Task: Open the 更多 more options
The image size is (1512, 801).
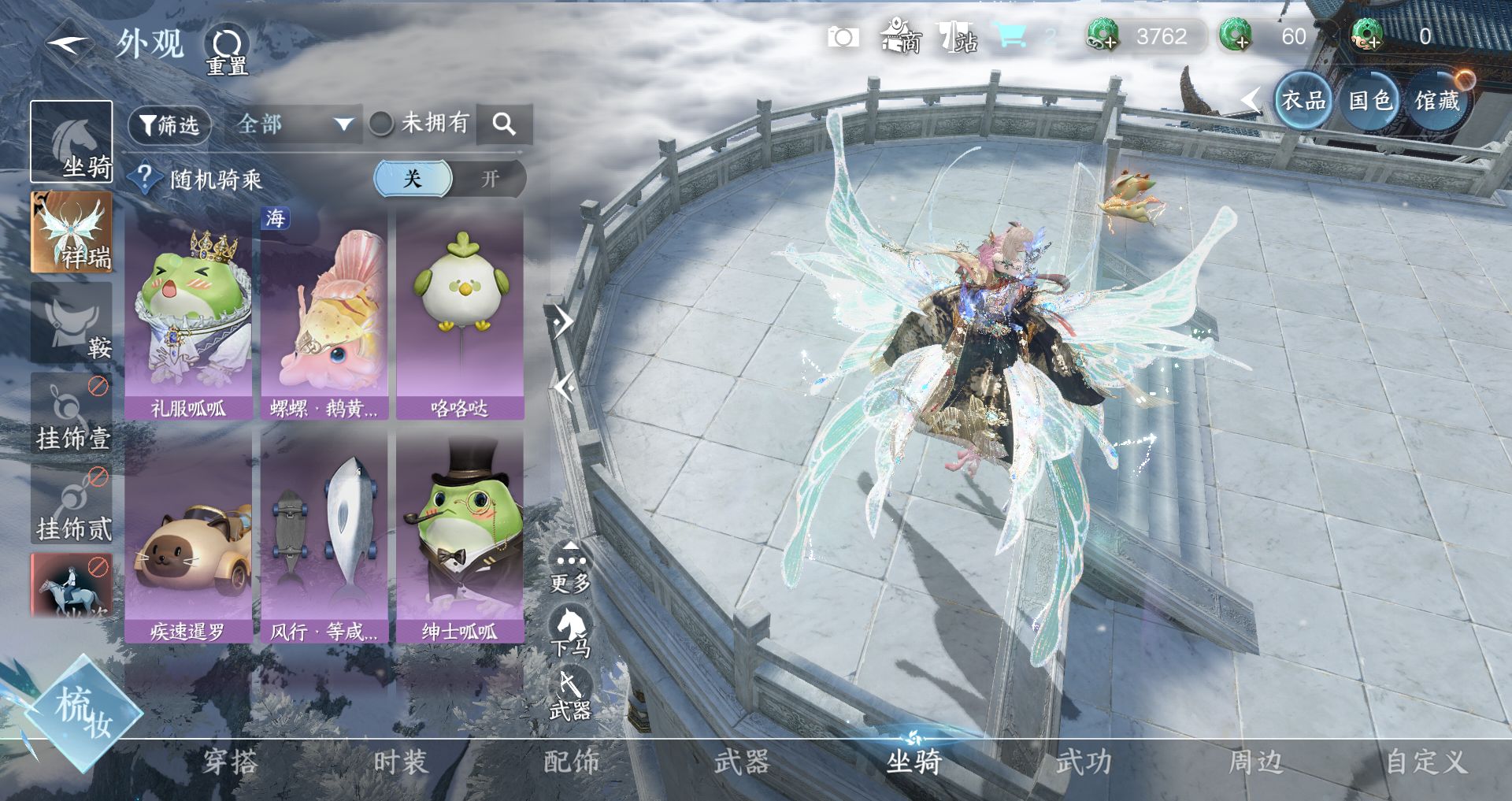Action: tap(570, 569)
